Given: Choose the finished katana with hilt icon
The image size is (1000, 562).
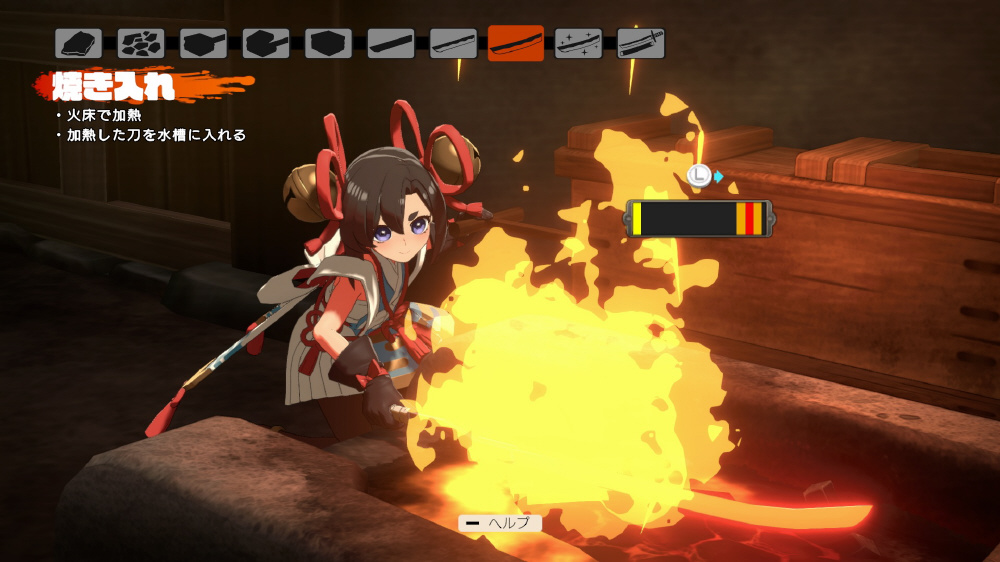Looking at the screenshot, I should (x=641, y=43).
